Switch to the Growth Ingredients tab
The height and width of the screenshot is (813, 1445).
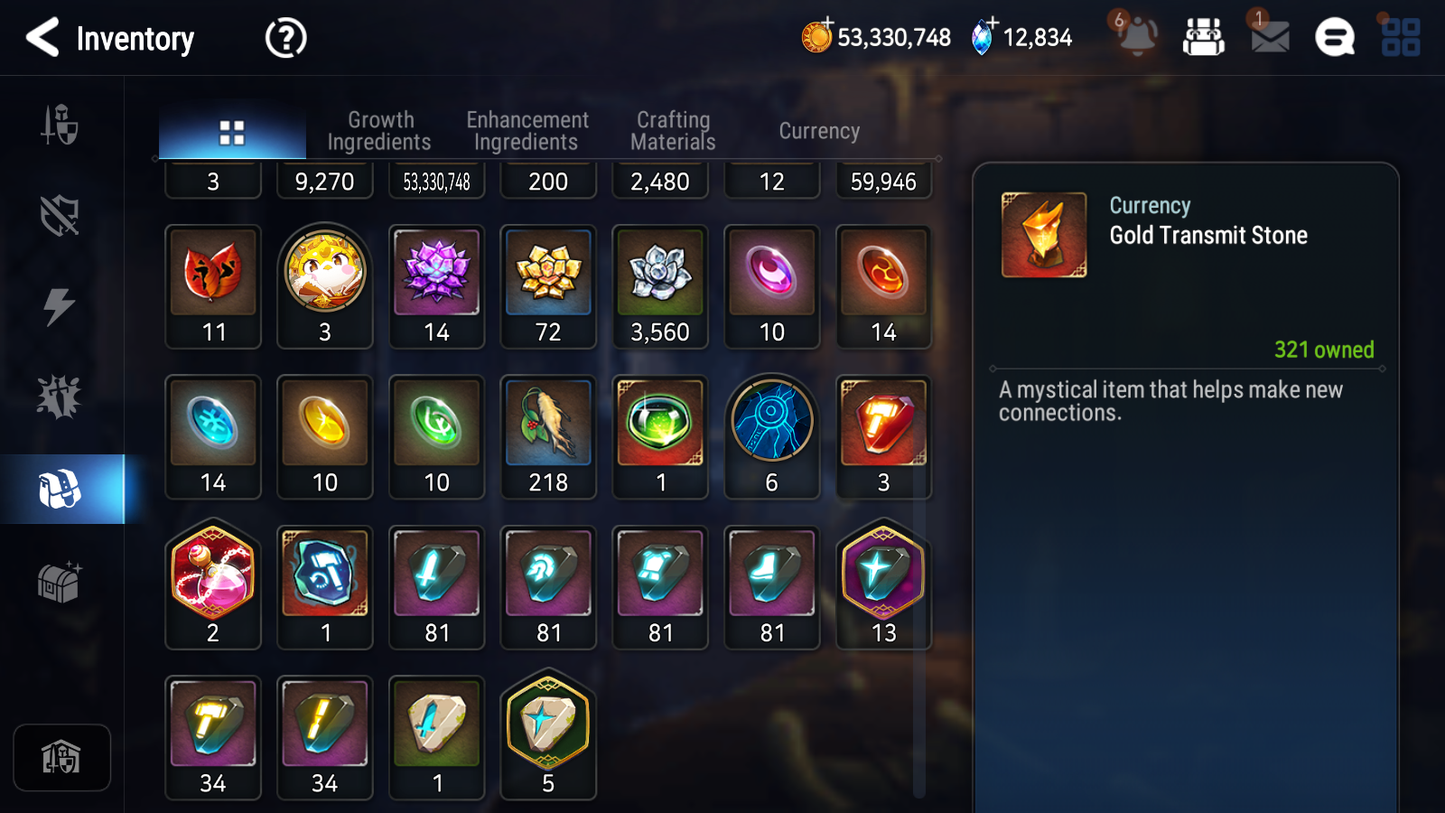pos(379,130)
